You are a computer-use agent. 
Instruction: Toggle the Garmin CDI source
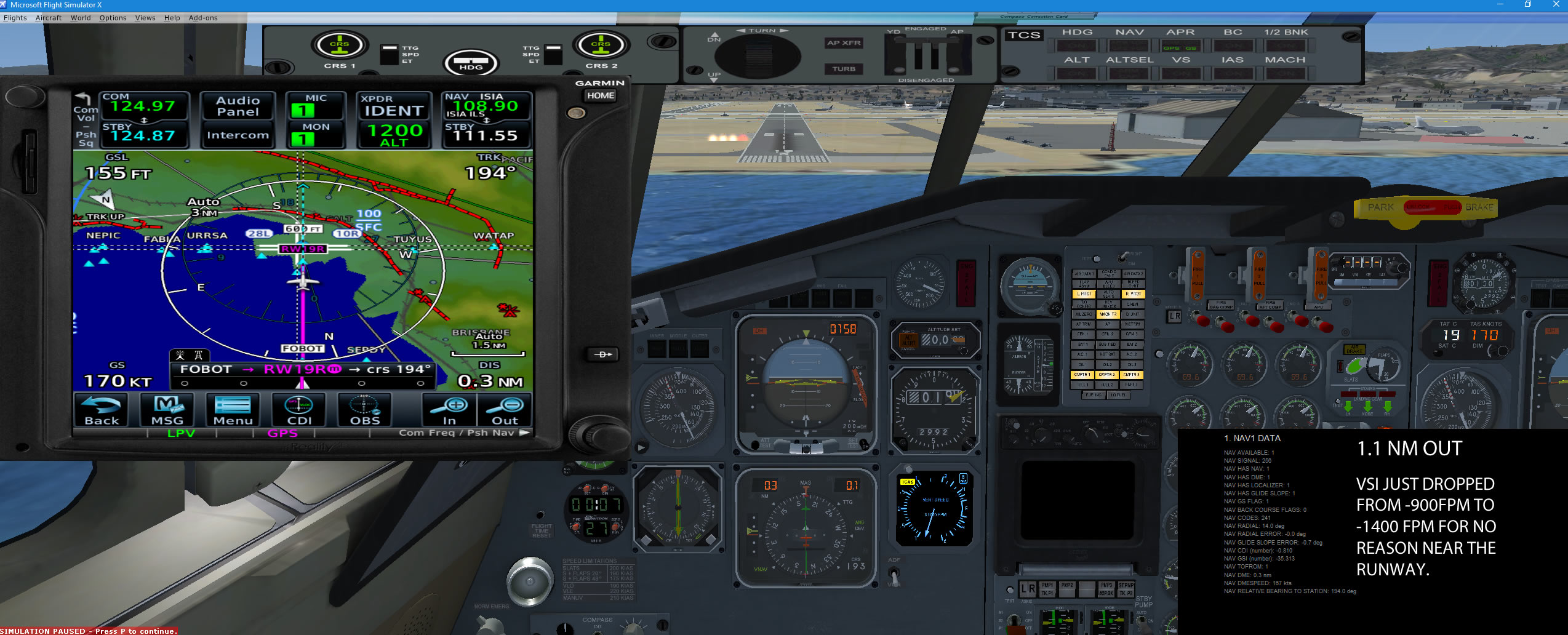[x=299, y=410]
